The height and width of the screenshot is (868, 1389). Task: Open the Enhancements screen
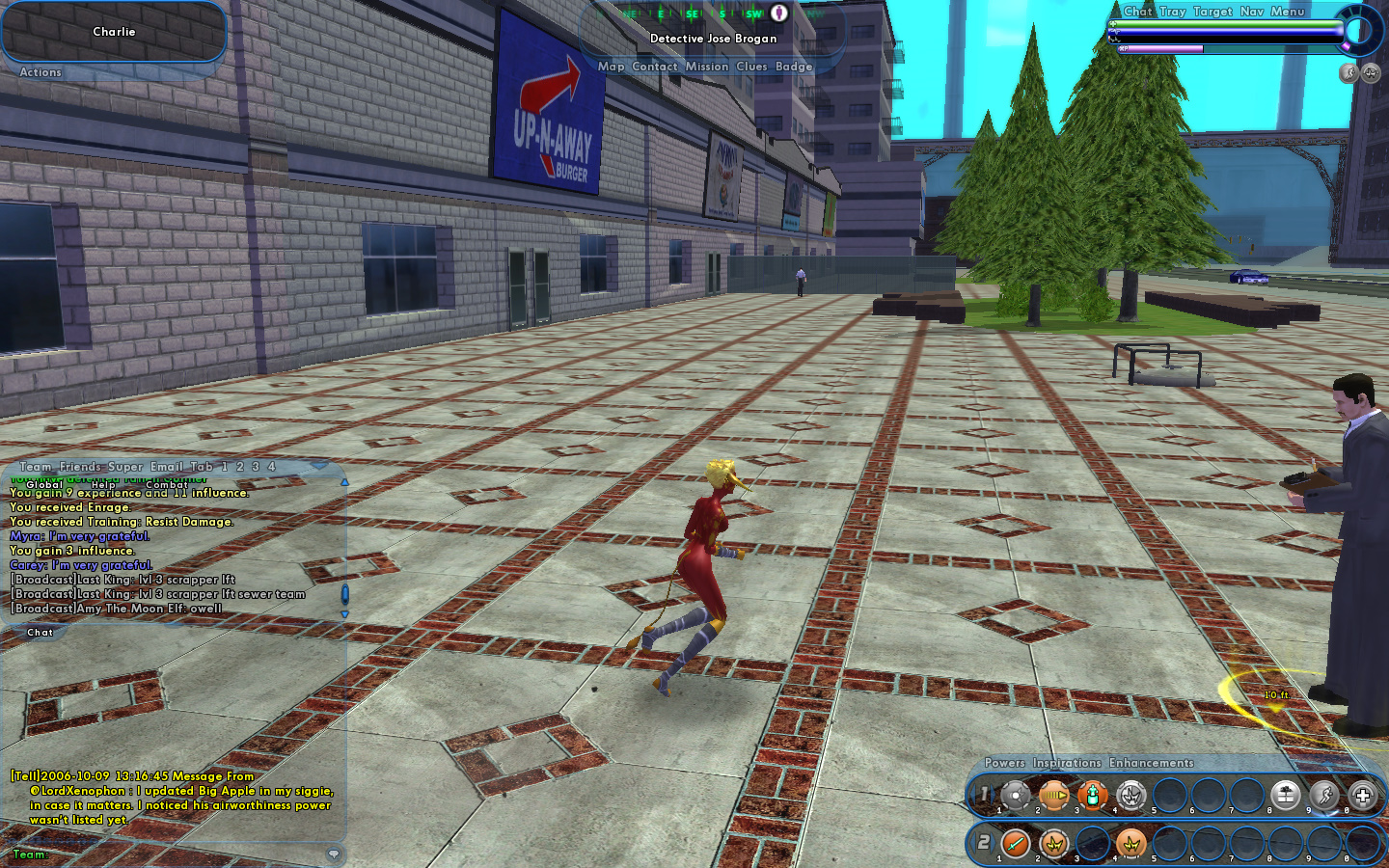pos(1151,763)
